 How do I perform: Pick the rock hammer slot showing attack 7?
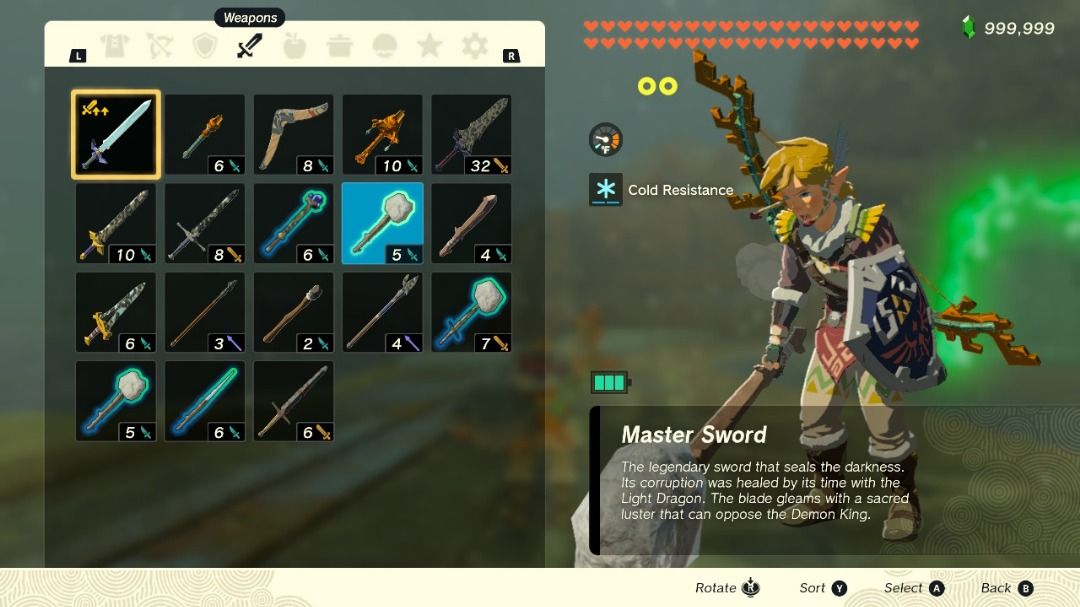[471, 312]
